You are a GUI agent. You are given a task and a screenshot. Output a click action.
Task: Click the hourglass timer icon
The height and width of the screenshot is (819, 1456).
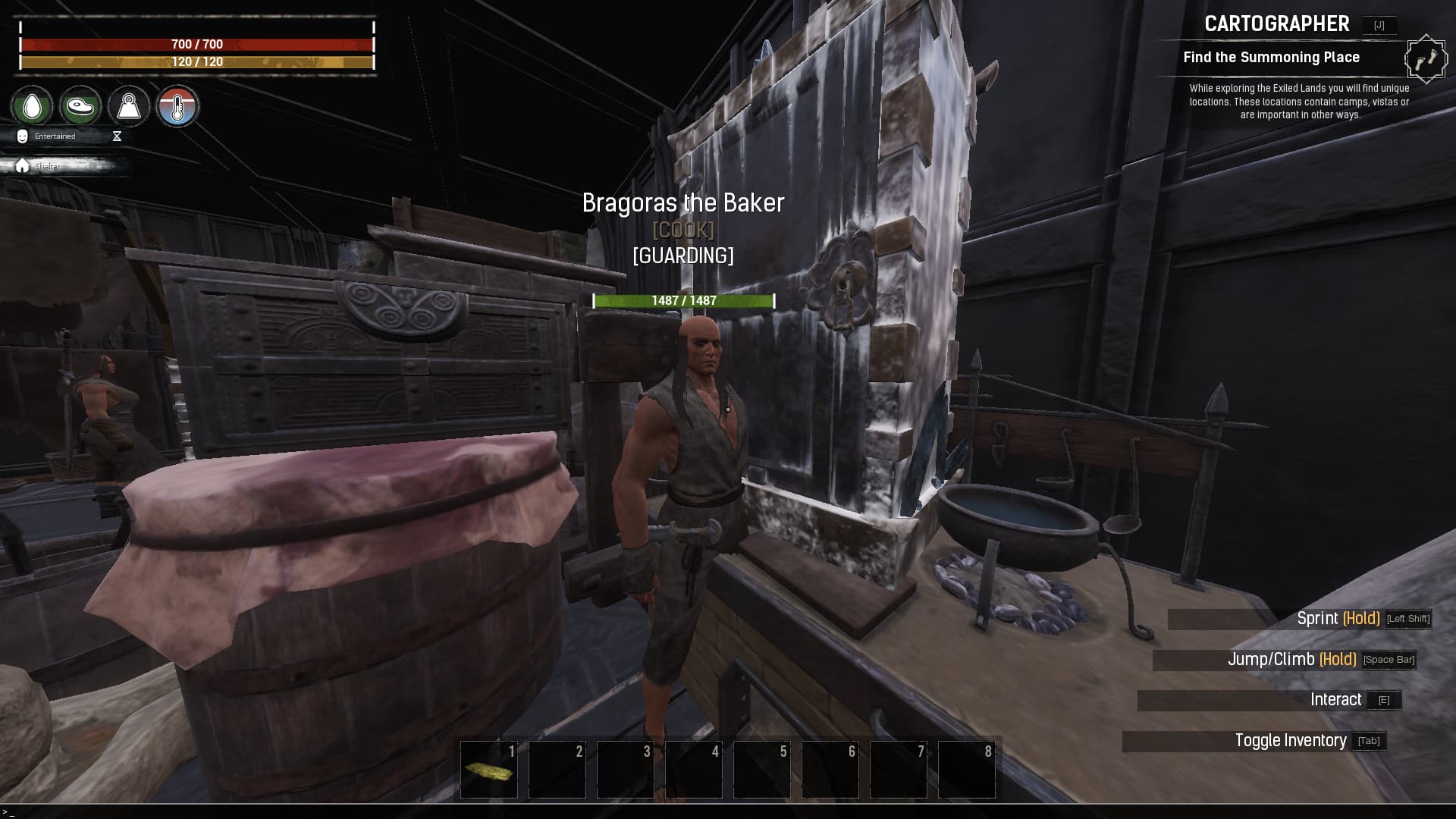(116, 136)
